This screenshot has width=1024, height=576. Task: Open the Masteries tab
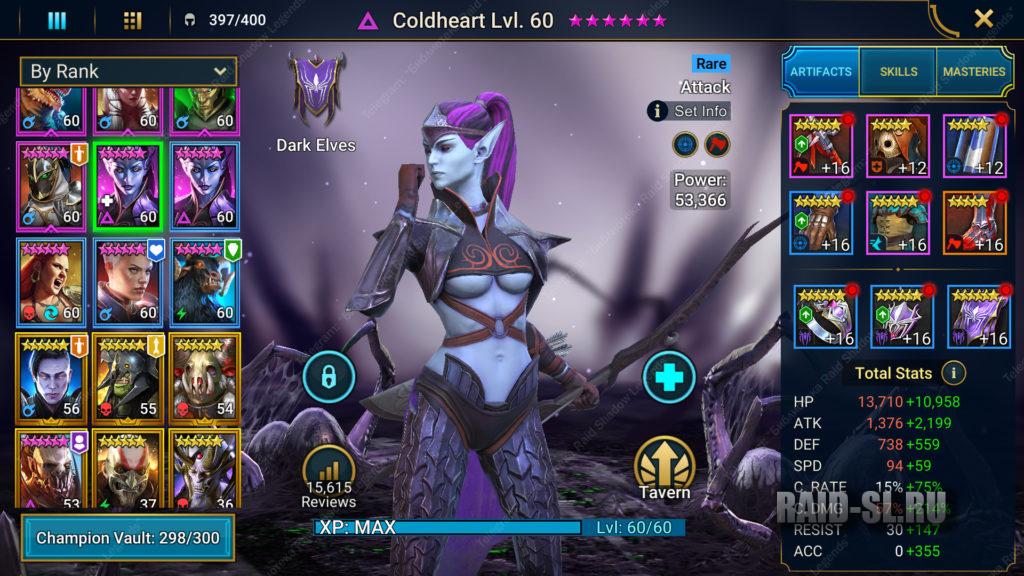tap(973, 72)
